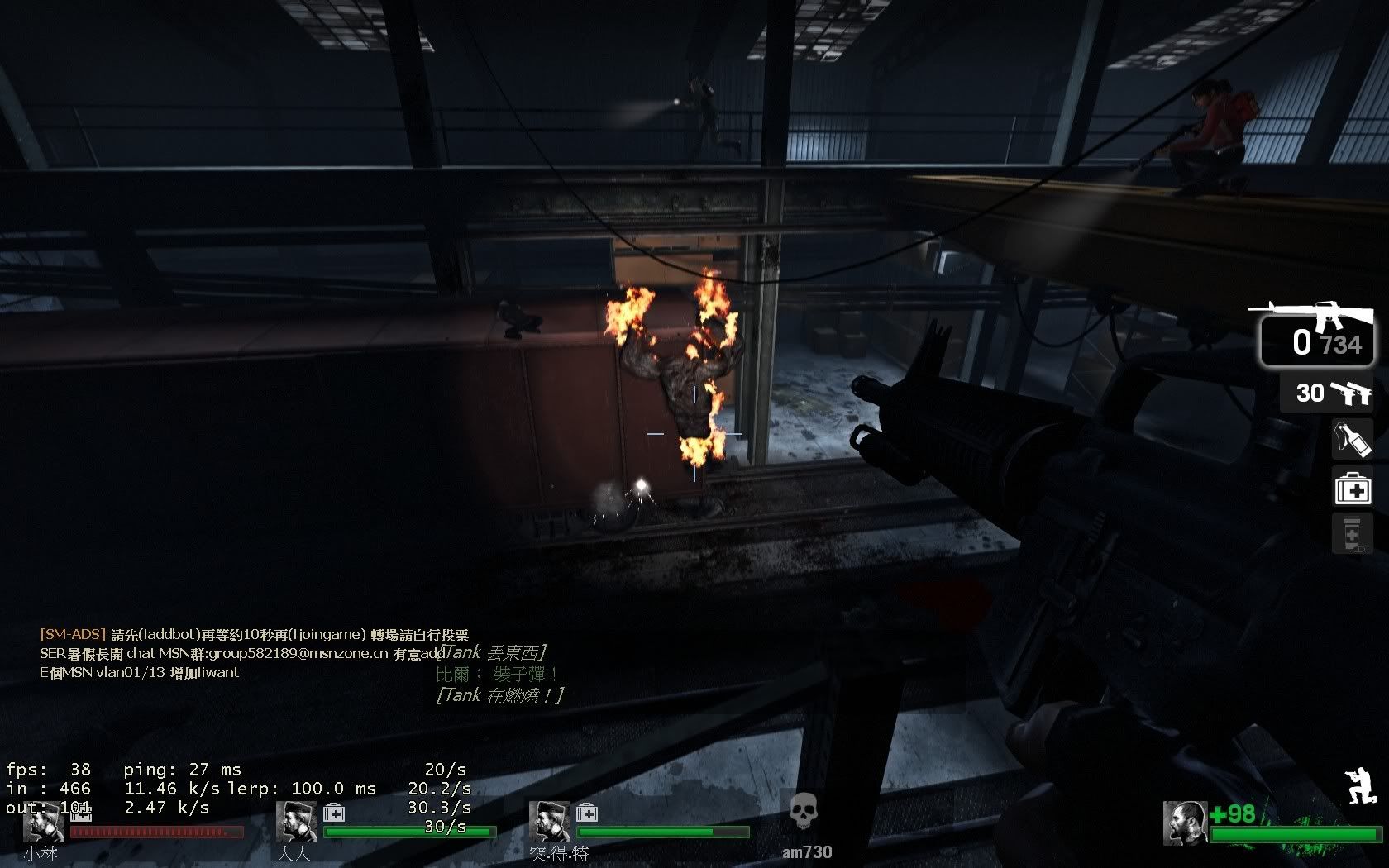
Task: Choose the first aid kit slot
Action: click(x=1353, y=488)
